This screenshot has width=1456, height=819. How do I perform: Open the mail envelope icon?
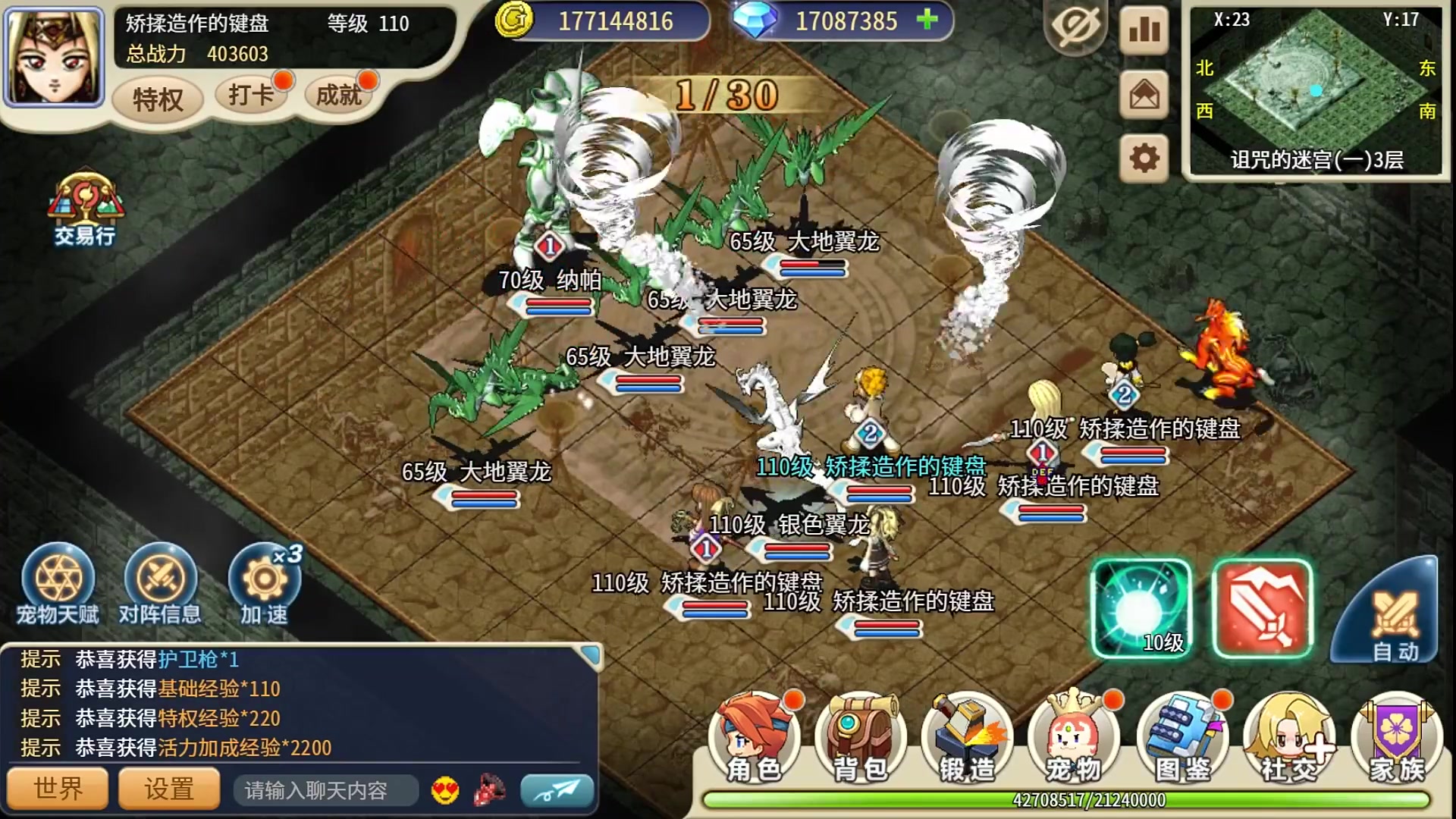1144,95
